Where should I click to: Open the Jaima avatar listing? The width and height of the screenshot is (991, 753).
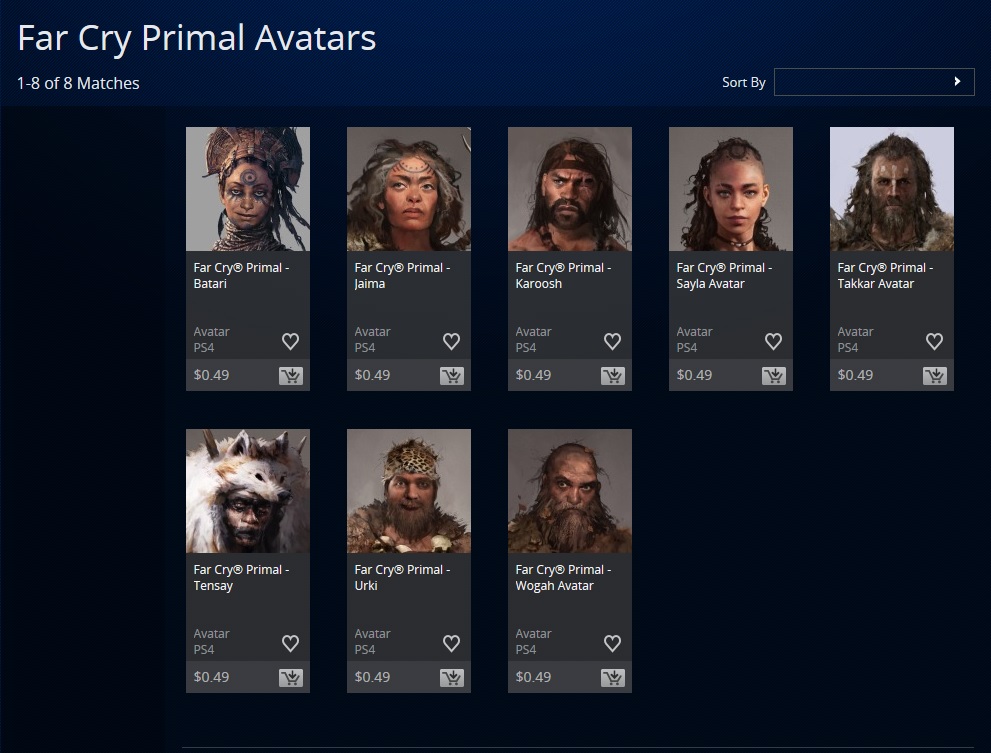(409, 189)
